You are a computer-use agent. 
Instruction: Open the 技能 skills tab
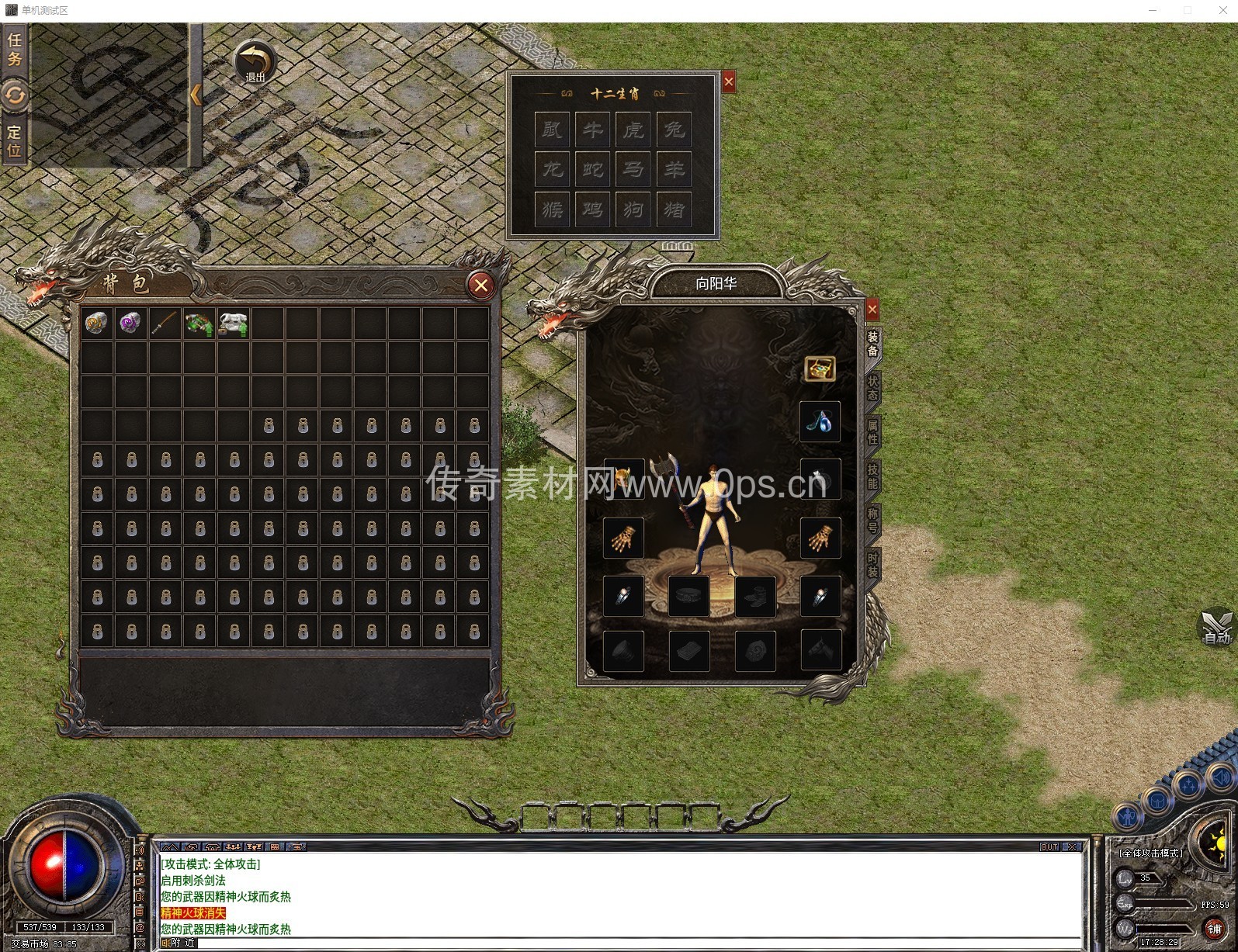coord(873,476)
